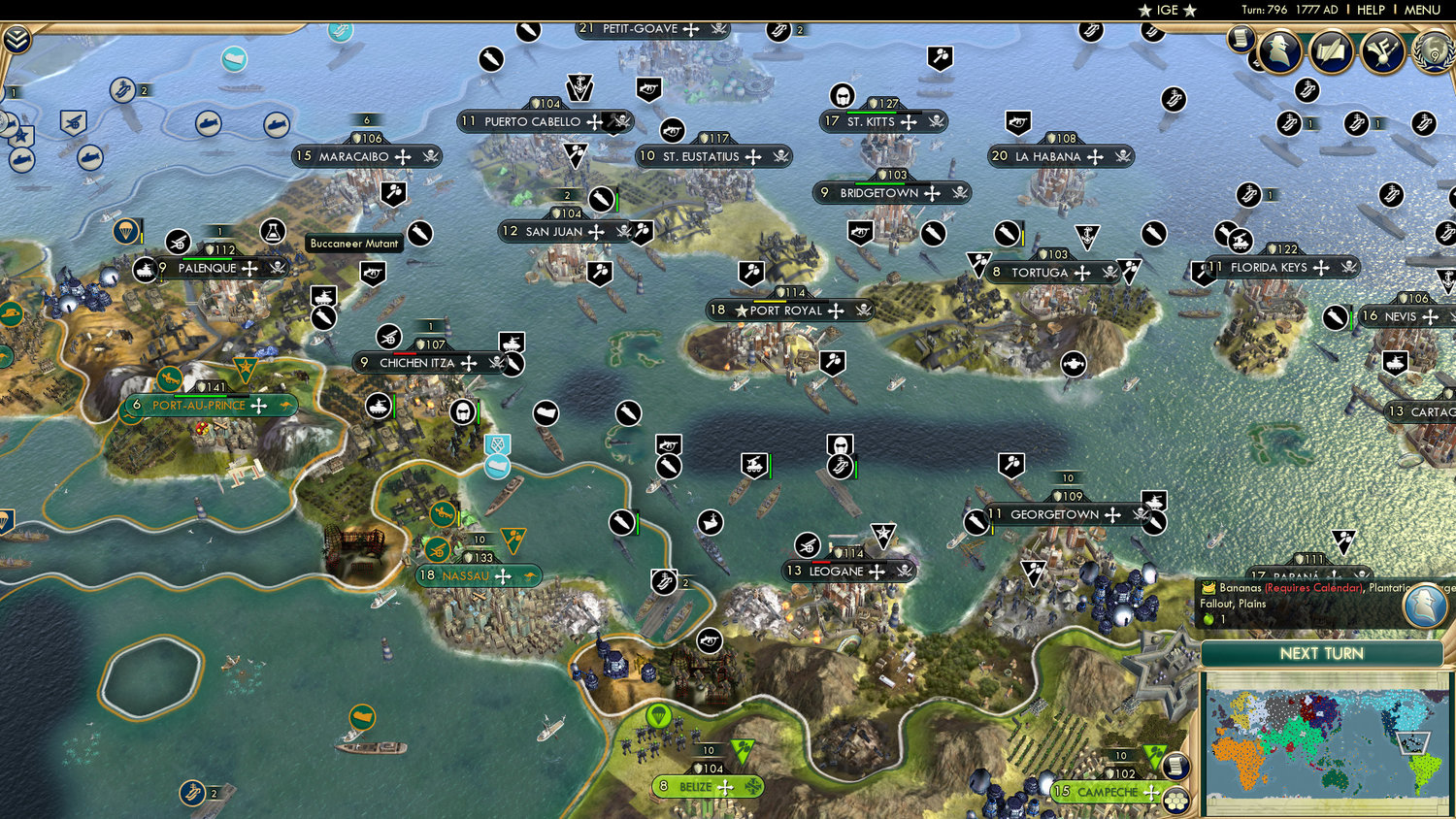The width and height of the screenshot is (1456, 819).
Task: Select the submarine unit icon on the left edge
Action: 21,159
